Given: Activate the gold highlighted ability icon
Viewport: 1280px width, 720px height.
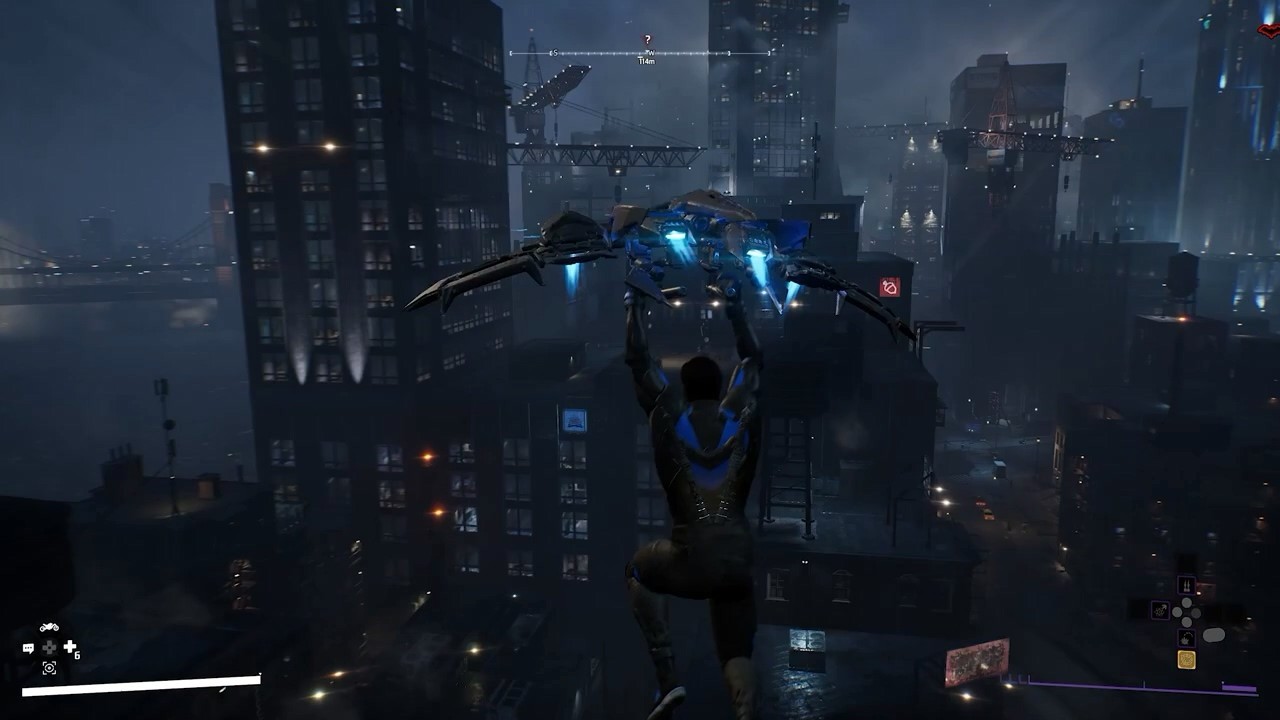Looking at the screenshot, I should (x=1186, y=659).
